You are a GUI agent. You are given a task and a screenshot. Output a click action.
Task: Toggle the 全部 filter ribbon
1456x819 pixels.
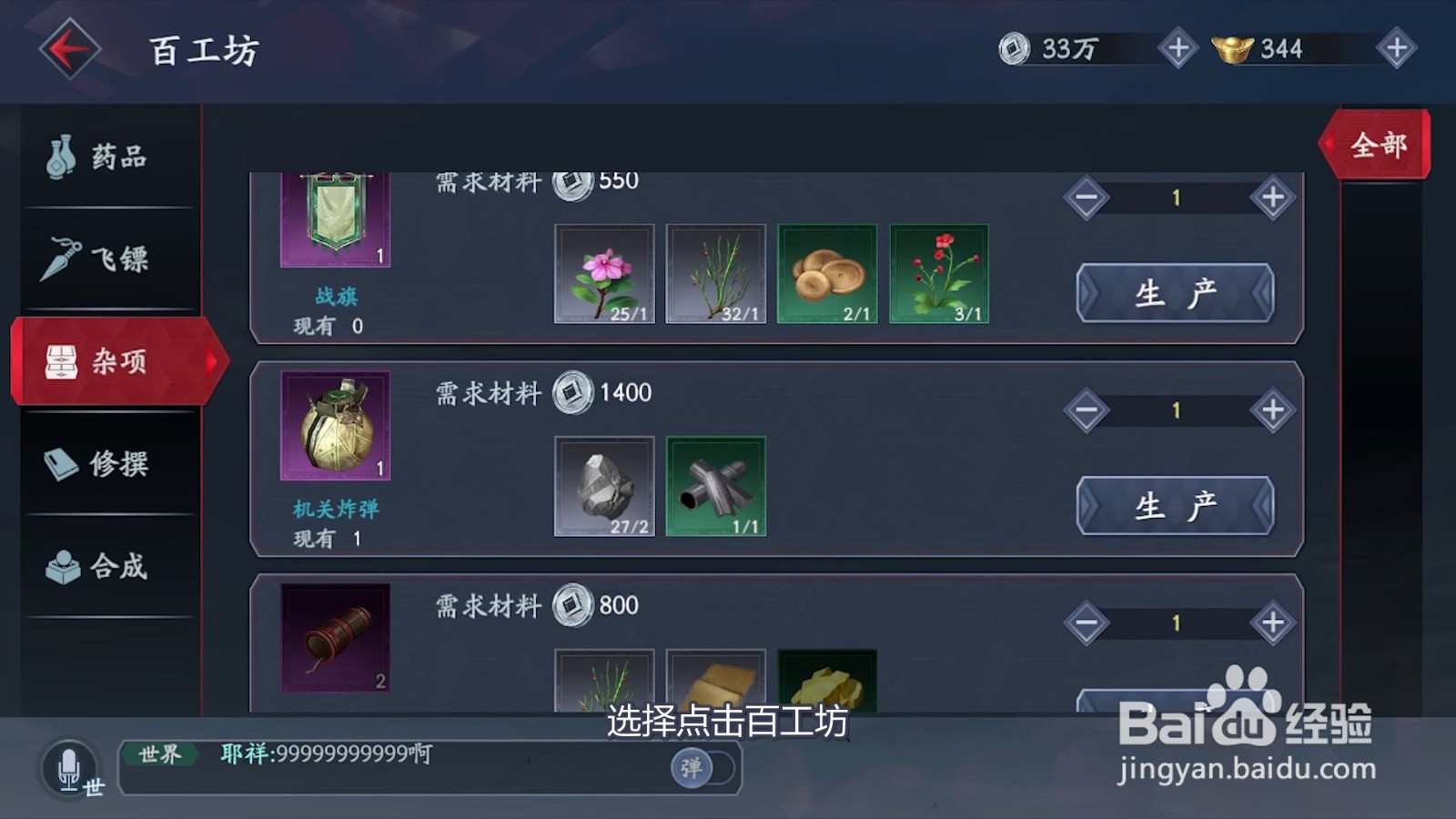pyautogui.click(x=1377, y=143)
